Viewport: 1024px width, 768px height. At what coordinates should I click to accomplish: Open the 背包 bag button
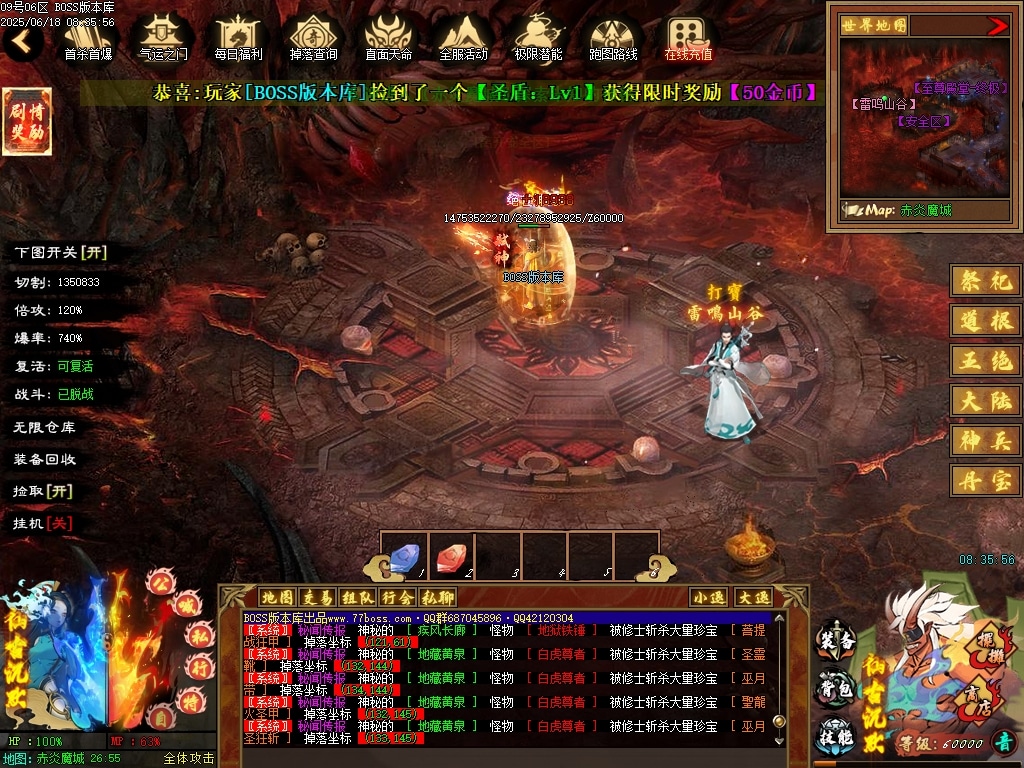(835, 689)
